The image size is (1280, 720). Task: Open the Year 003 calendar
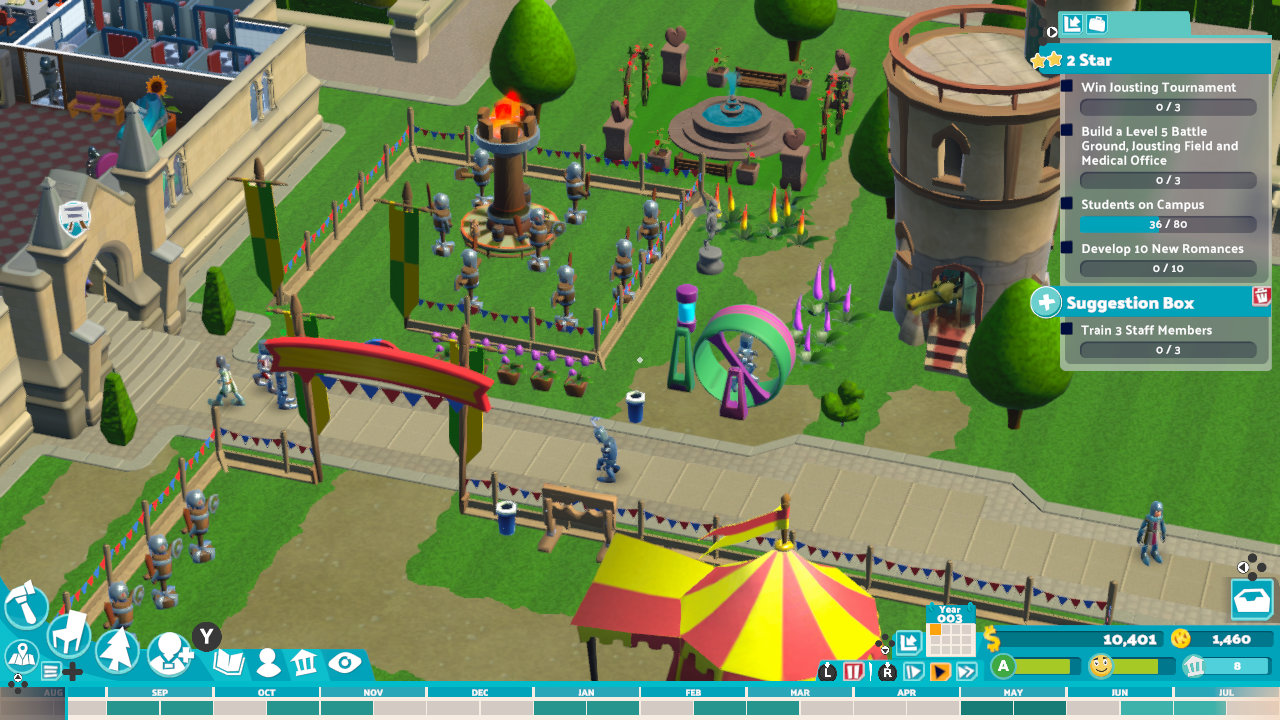point(953,633)
